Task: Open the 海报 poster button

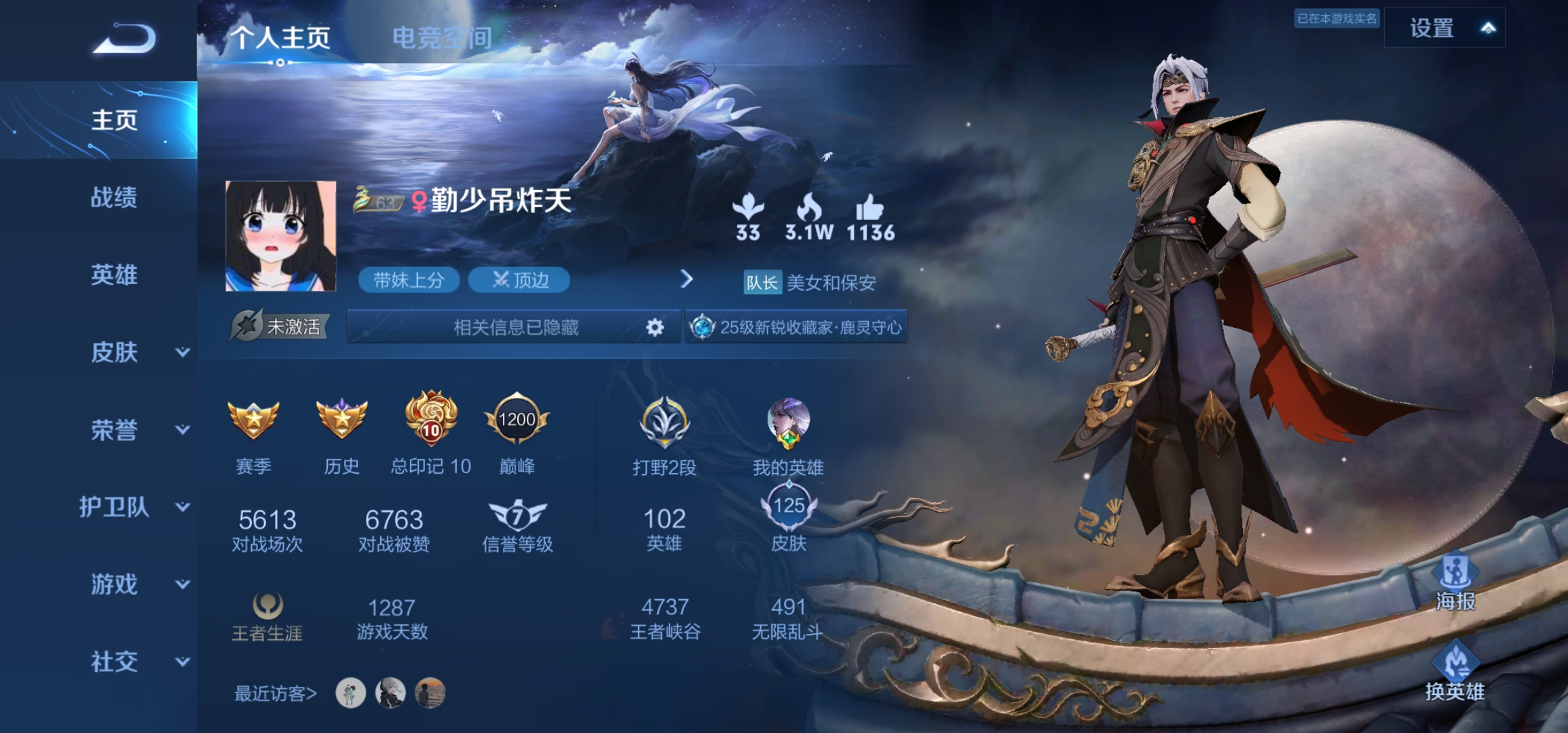Action: tap(1455, 582)
